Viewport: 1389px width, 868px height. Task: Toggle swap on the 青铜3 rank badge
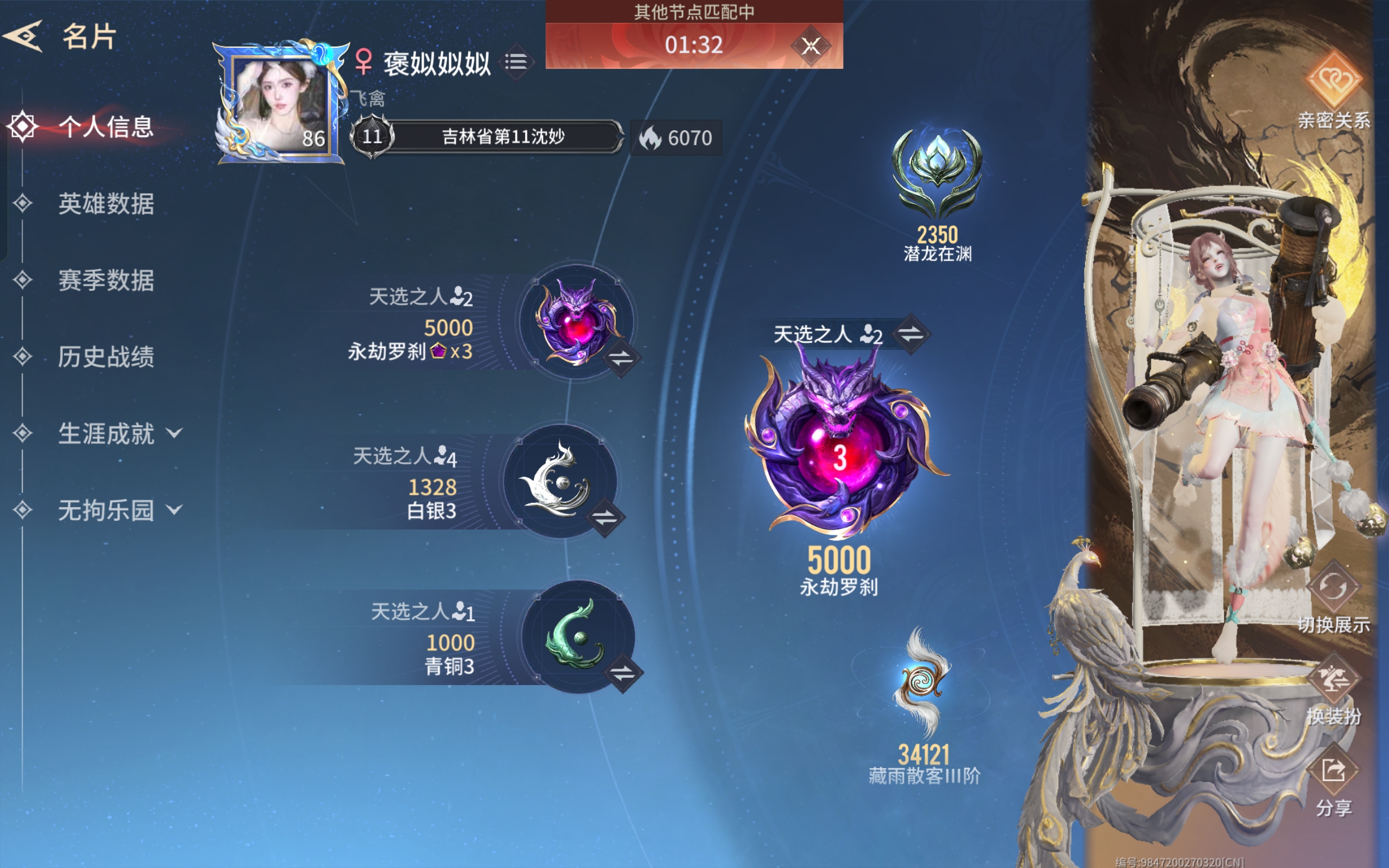[622, 673]
